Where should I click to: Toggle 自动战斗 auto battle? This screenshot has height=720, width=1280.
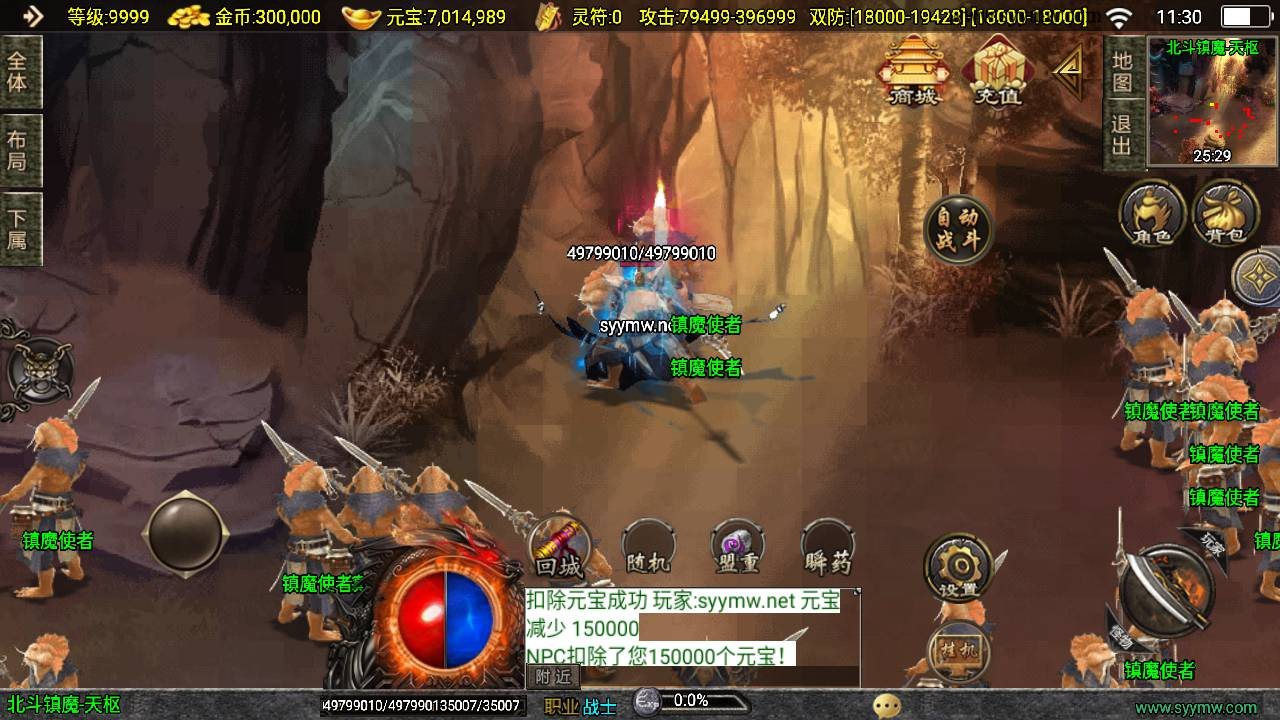958,230
